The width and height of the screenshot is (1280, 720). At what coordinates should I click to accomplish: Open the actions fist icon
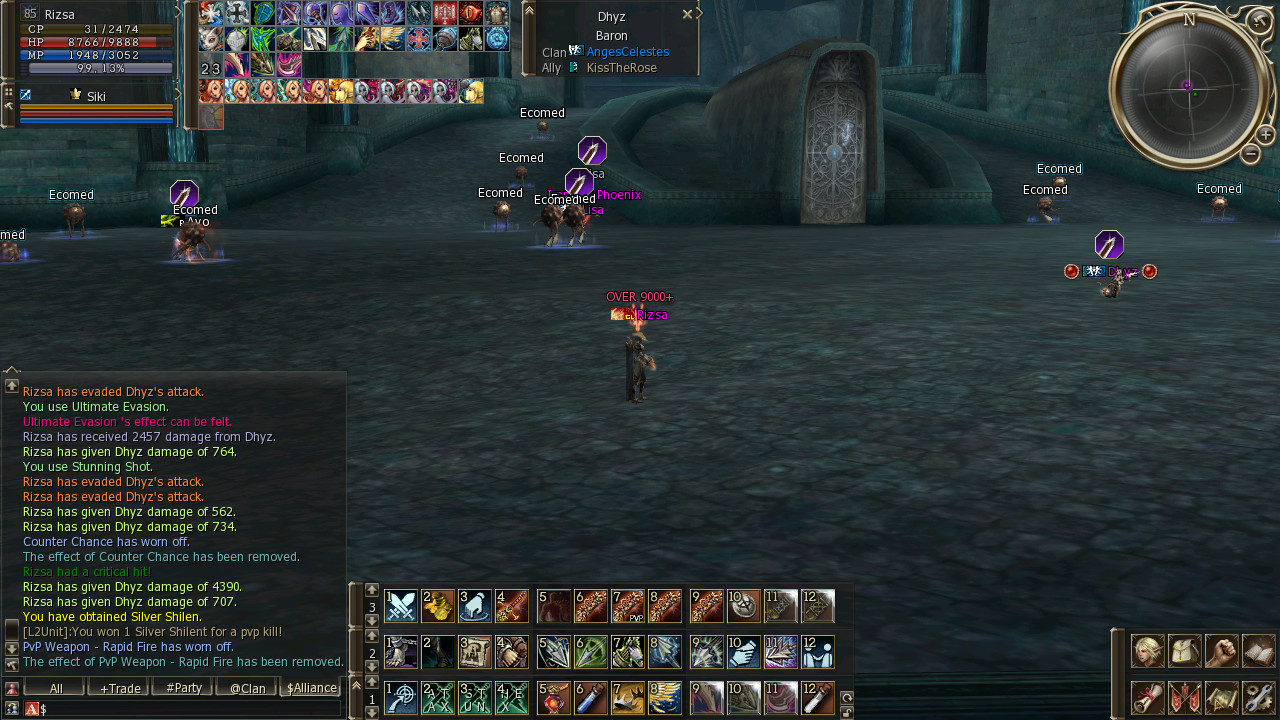point(1221,651)
